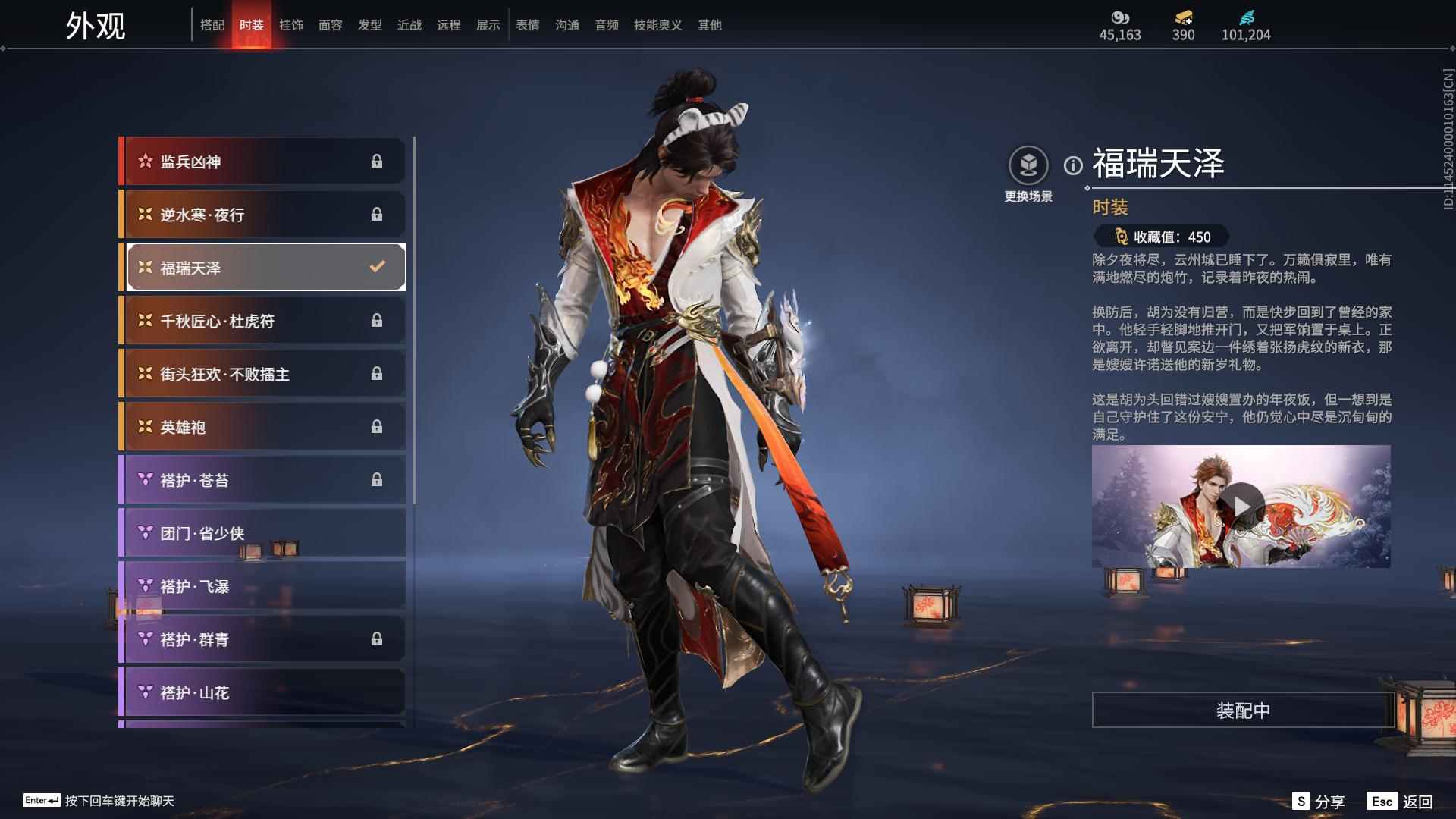Click the lock icon on 英雄袍
The height and width of the screenshot is (819, 1456).
378,427
